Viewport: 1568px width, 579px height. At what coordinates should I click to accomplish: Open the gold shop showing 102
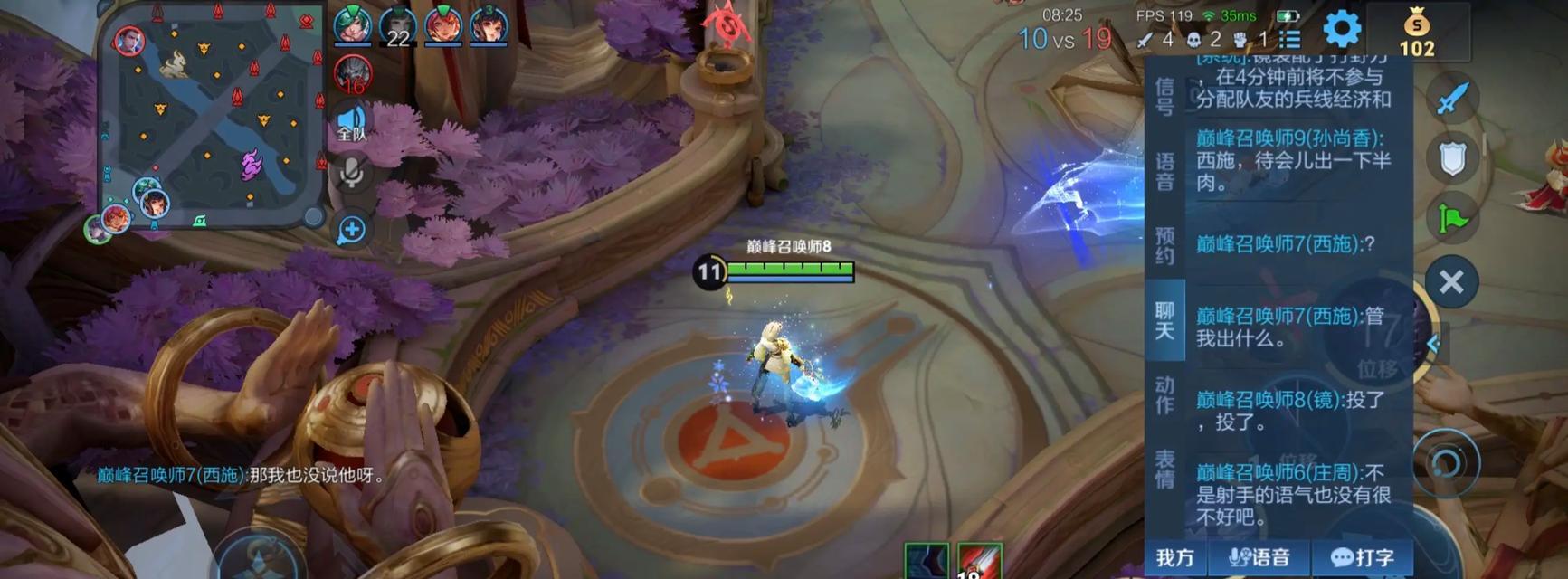(1417, 33)
